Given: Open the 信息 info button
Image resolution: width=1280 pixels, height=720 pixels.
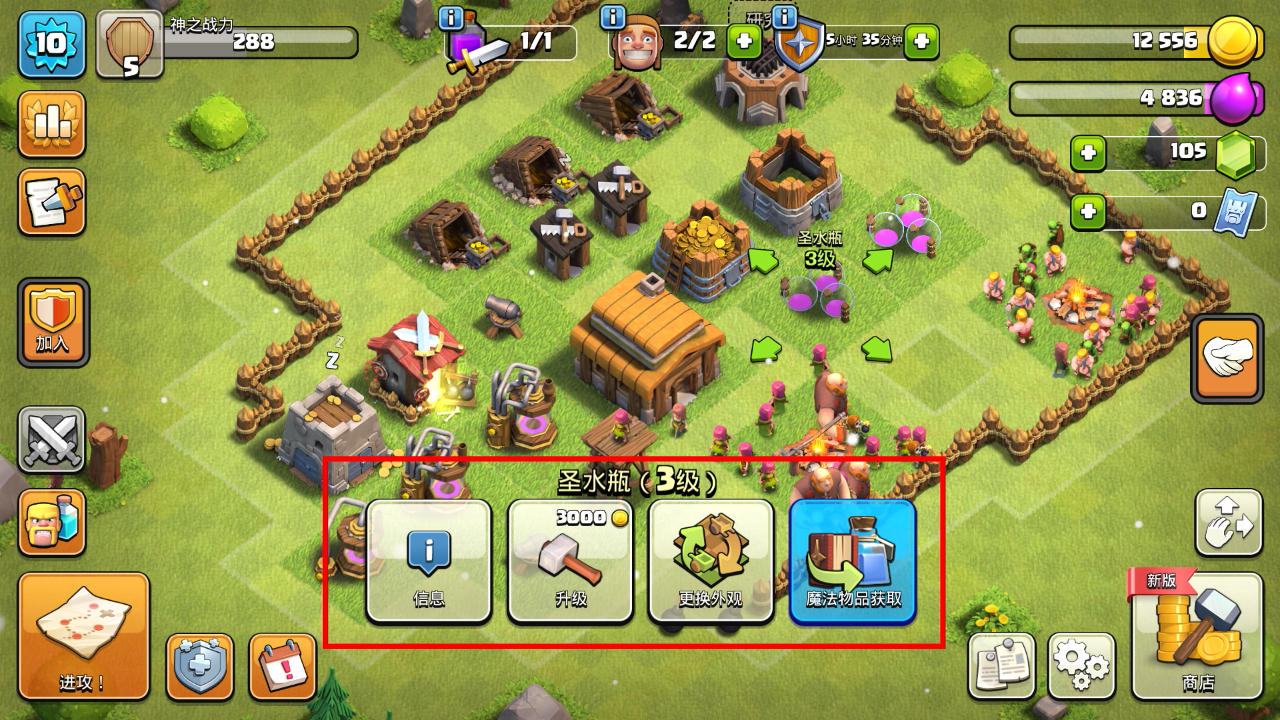Looking at the screenshot, I should point(429,561).
